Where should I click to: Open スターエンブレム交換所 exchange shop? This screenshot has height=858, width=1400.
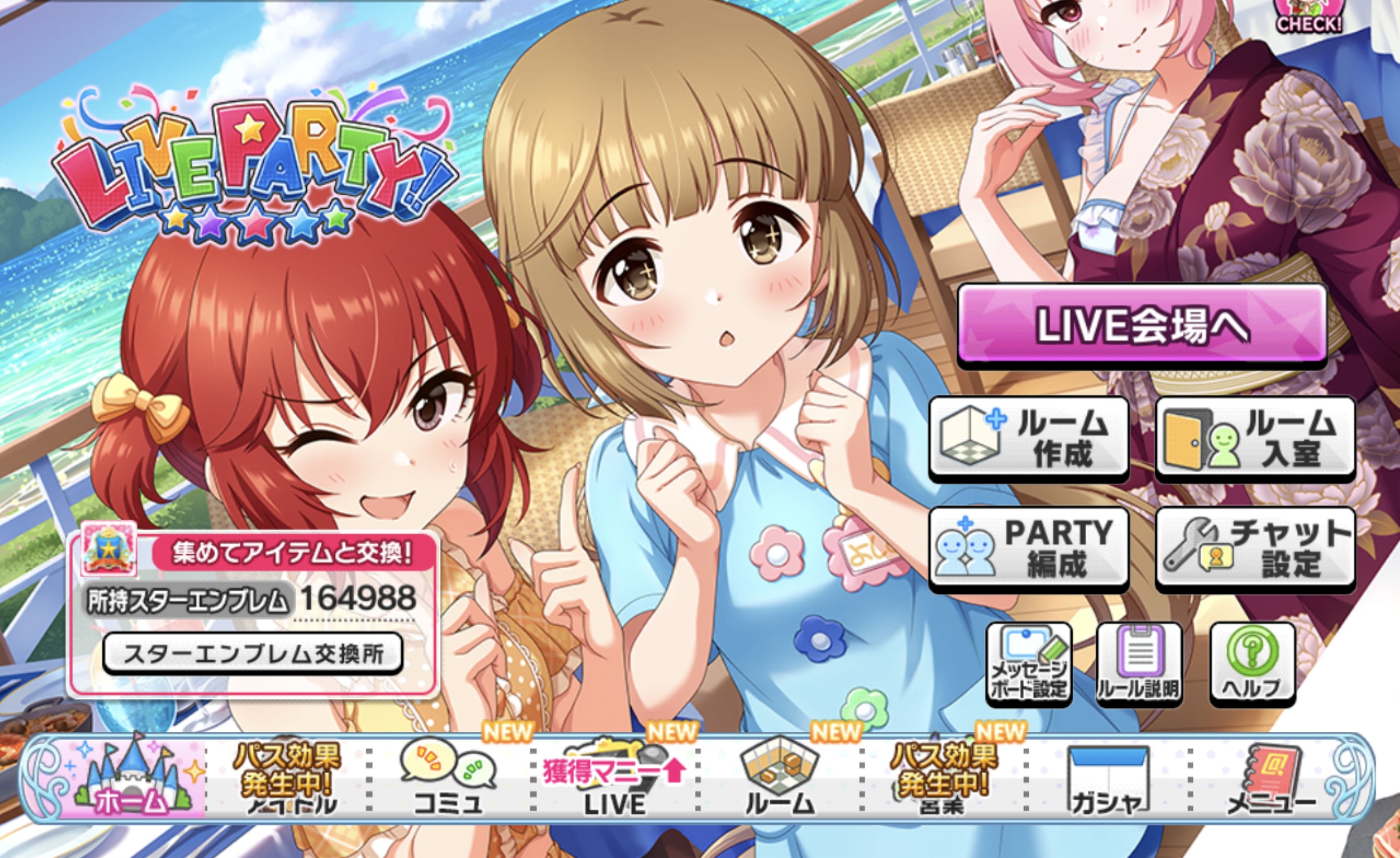coord(253,653)
